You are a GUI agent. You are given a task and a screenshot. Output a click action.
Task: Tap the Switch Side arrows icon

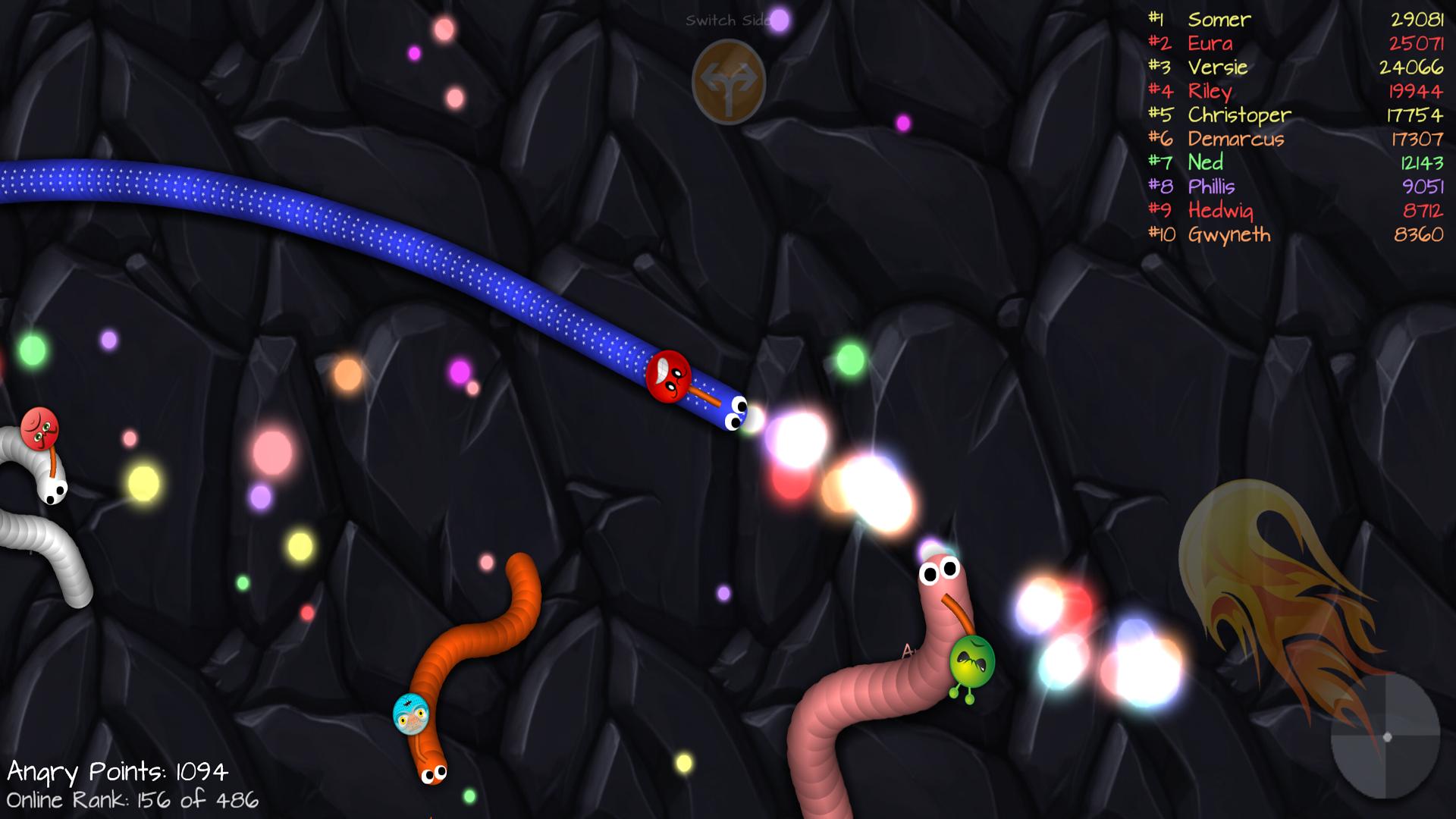(x=728, y=80)
